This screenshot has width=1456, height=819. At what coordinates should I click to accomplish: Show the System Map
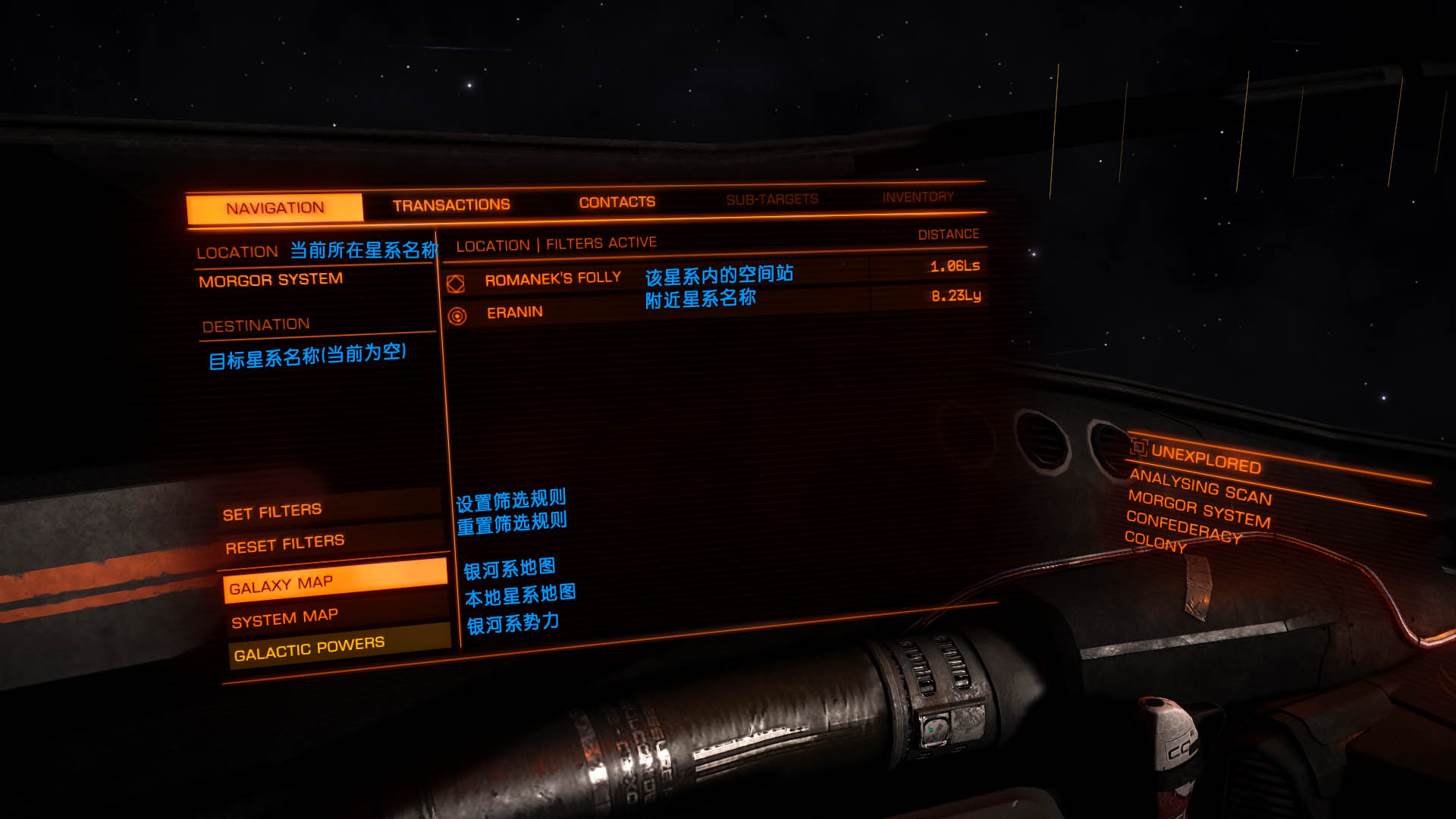tap(285, 618)
